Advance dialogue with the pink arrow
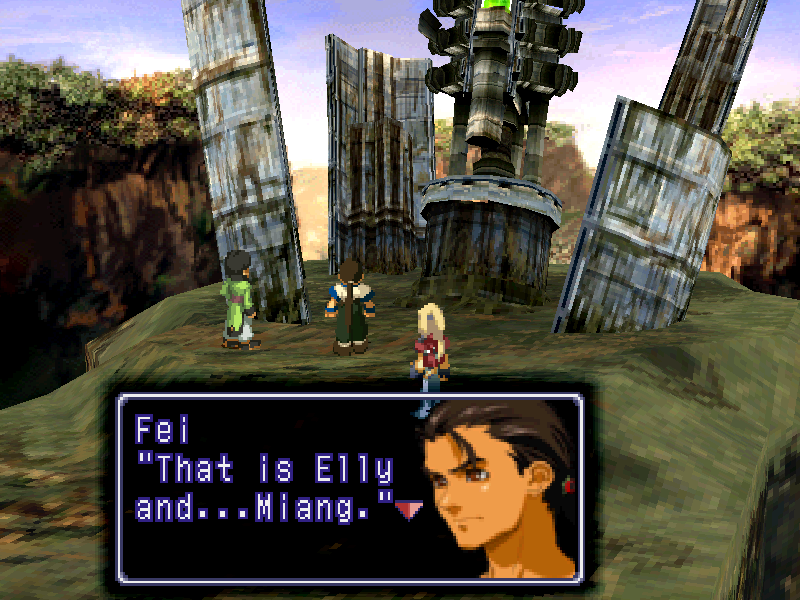 tap(407, 511)
